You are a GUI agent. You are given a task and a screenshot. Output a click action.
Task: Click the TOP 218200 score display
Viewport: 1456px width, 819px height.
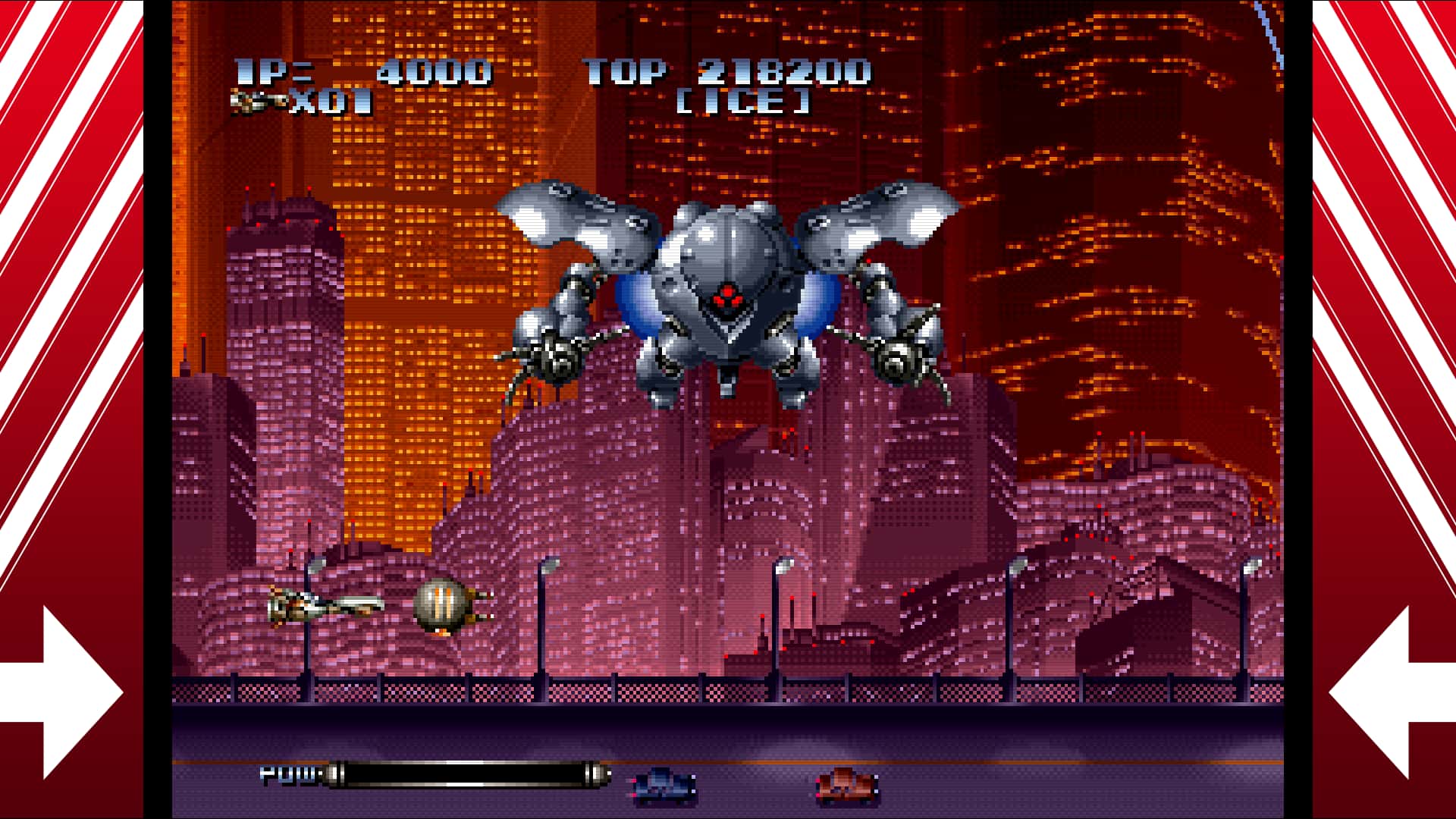[x=728, y=72]
